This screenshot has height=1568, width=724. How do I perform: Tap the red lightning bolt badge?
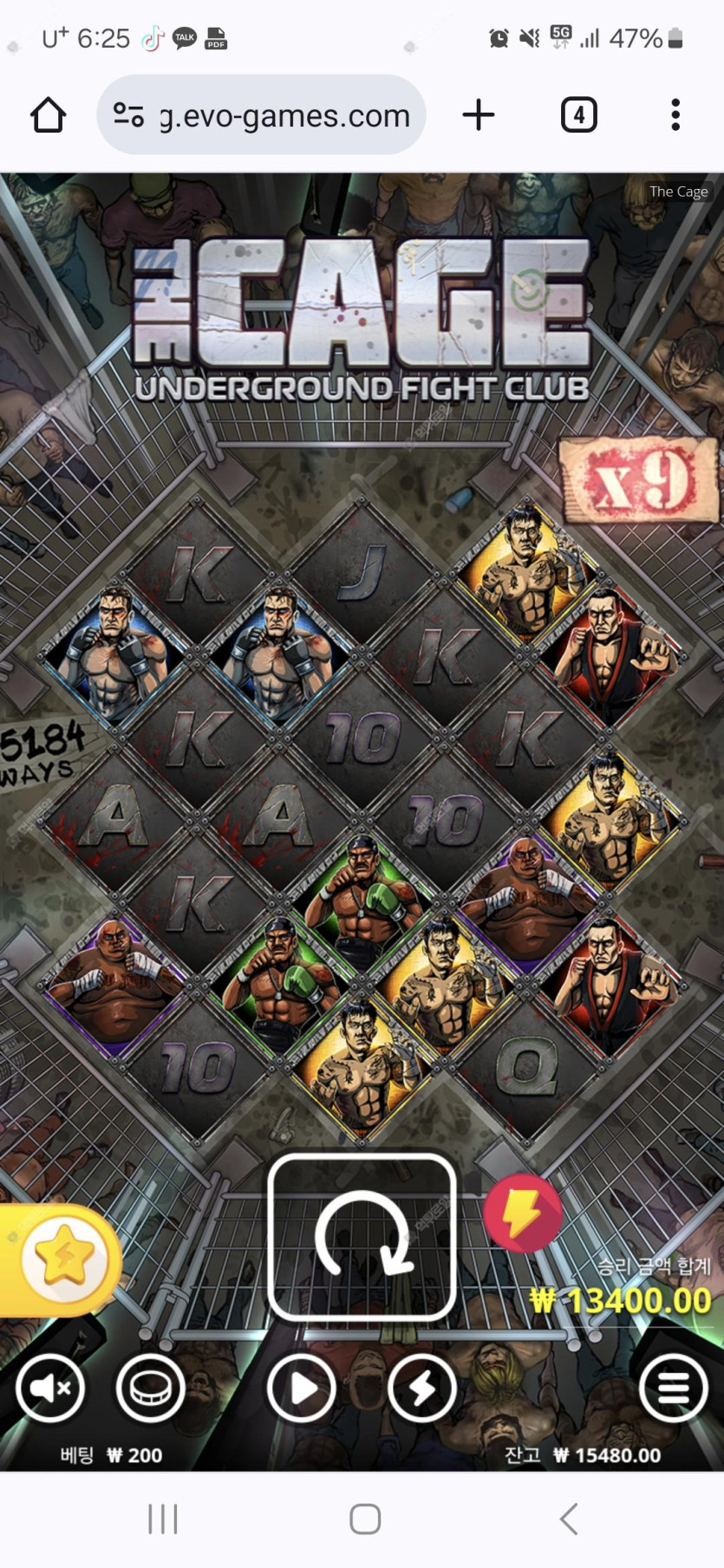(522, 1213)
